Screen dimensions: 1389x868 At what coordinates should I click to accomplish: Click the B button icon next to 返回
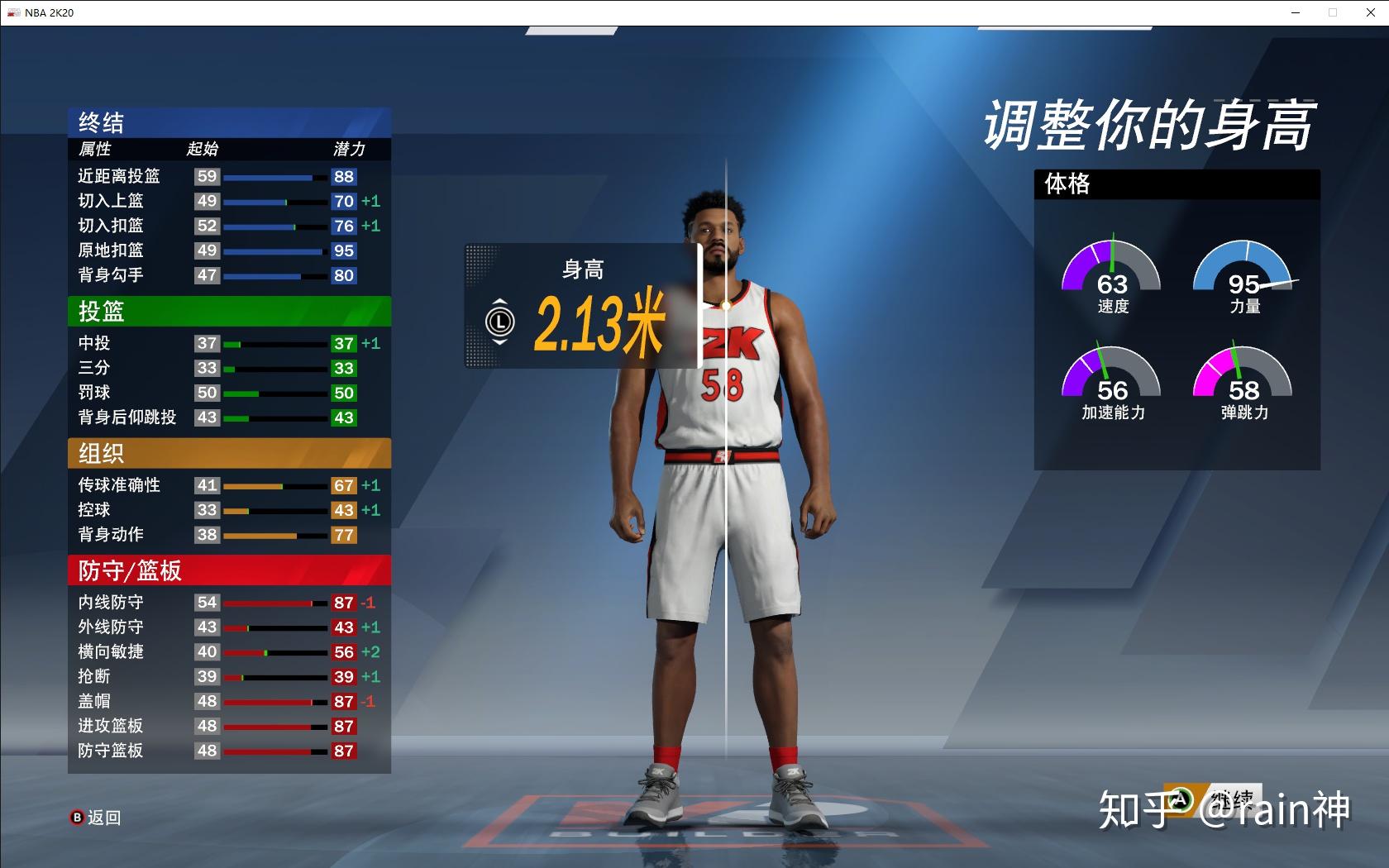click(78, 818)
